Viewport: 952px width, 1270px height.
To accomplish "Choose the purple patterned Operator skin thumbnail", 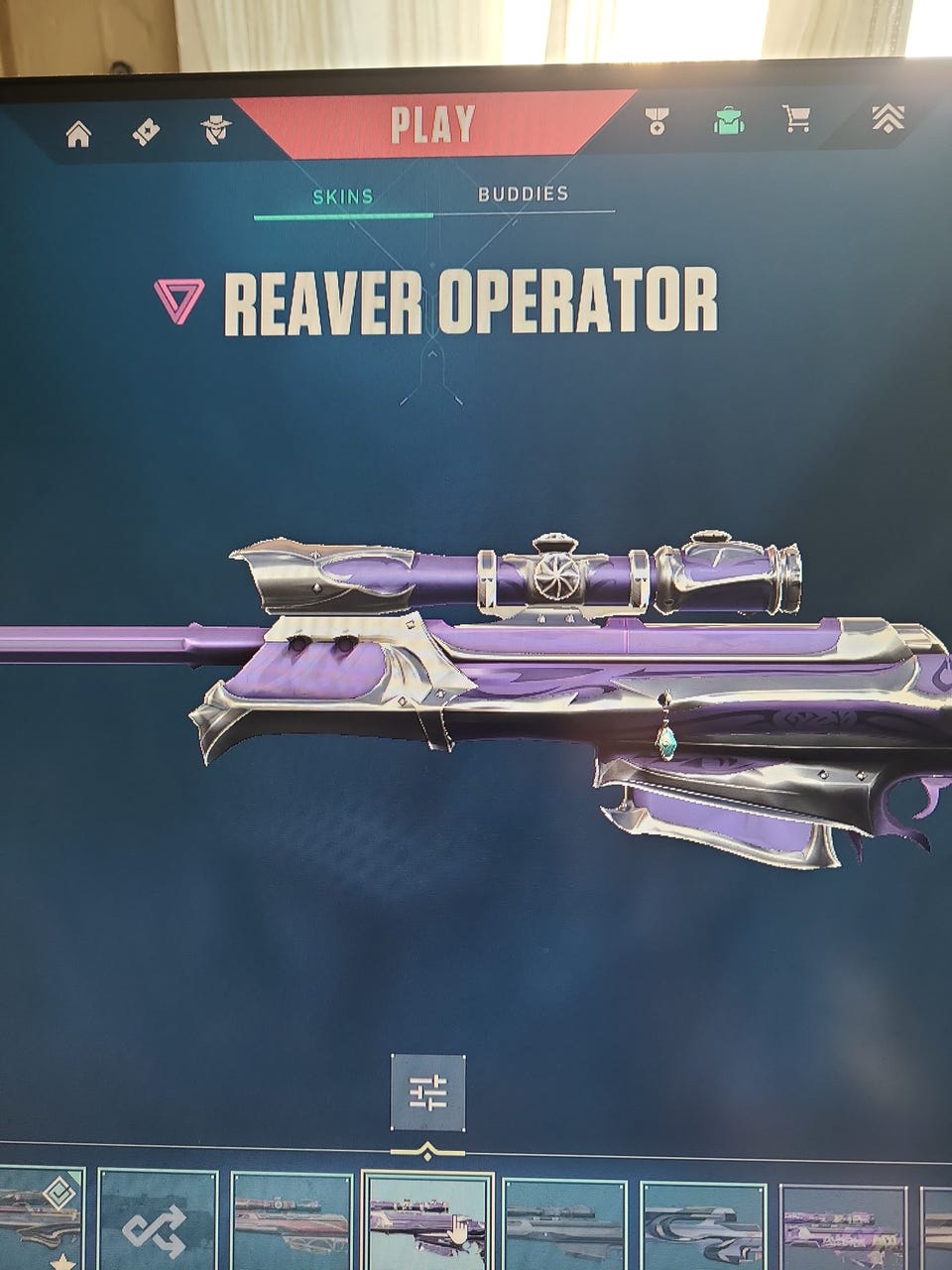I will tap(842, 1226).
